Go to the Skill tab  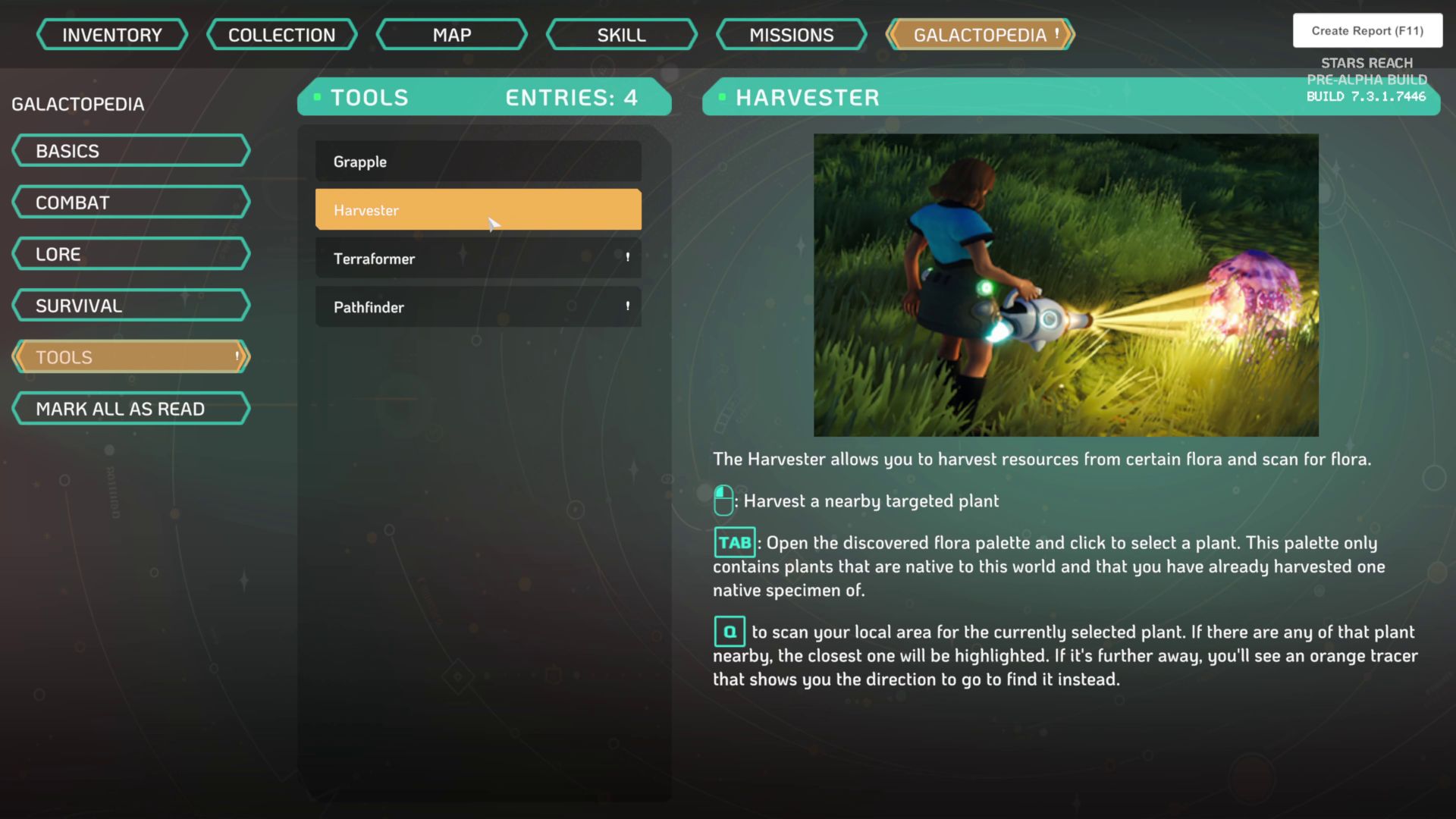(x=621, y=35)
